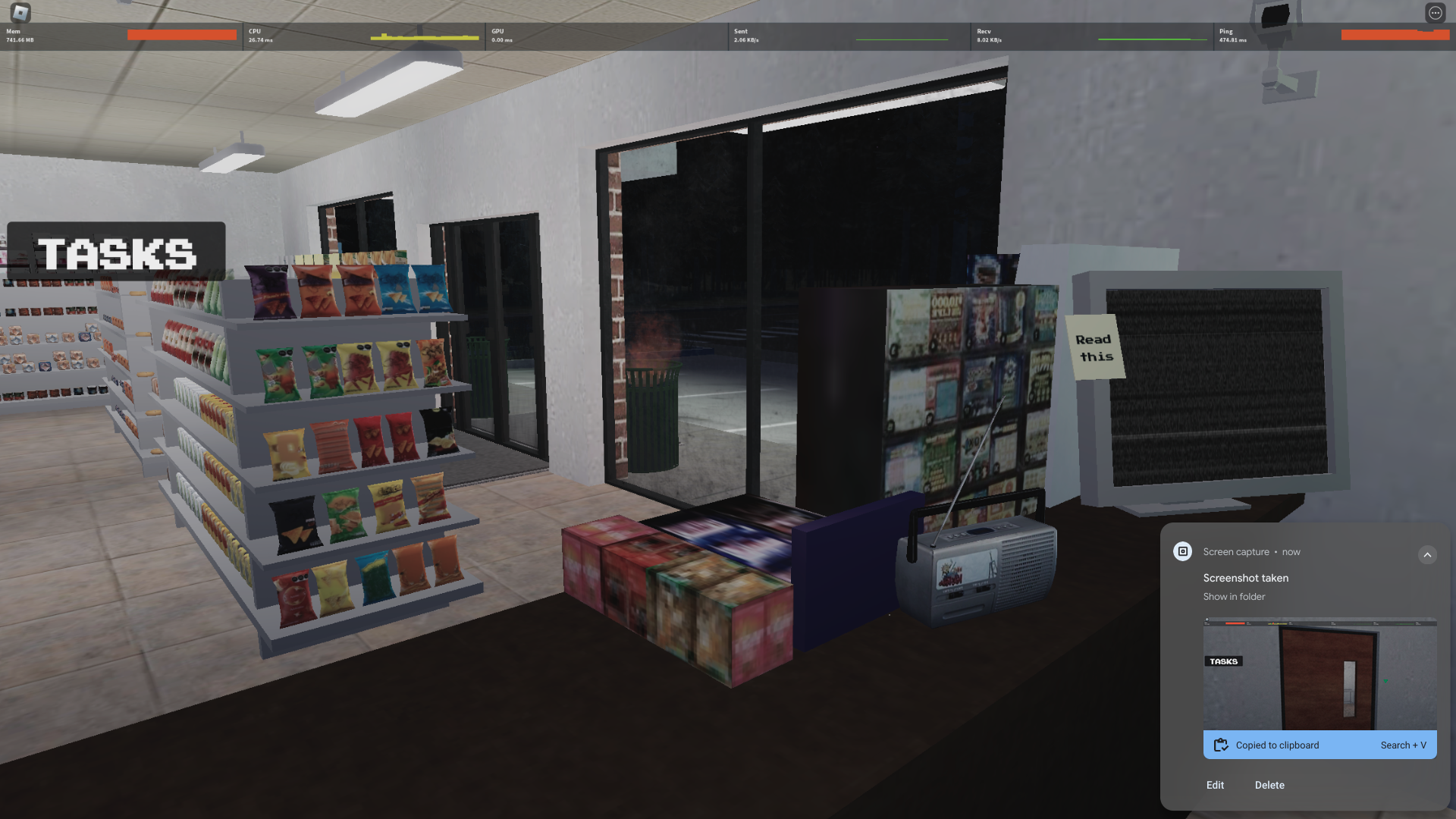Image resolution: width=1456 pixels, height=819 pixels.
Task: Click the 'Read this' sticky note
Action: click(x=1092, y=347)
